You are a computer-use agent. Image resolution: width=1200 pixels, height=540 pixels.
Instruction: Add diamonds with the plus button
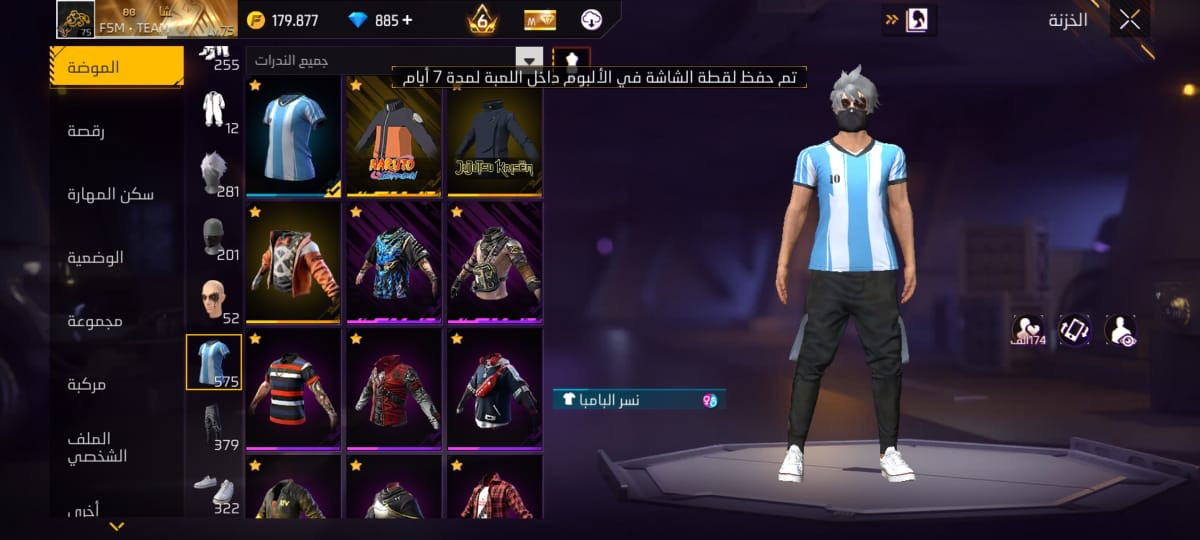pos(406,20)
